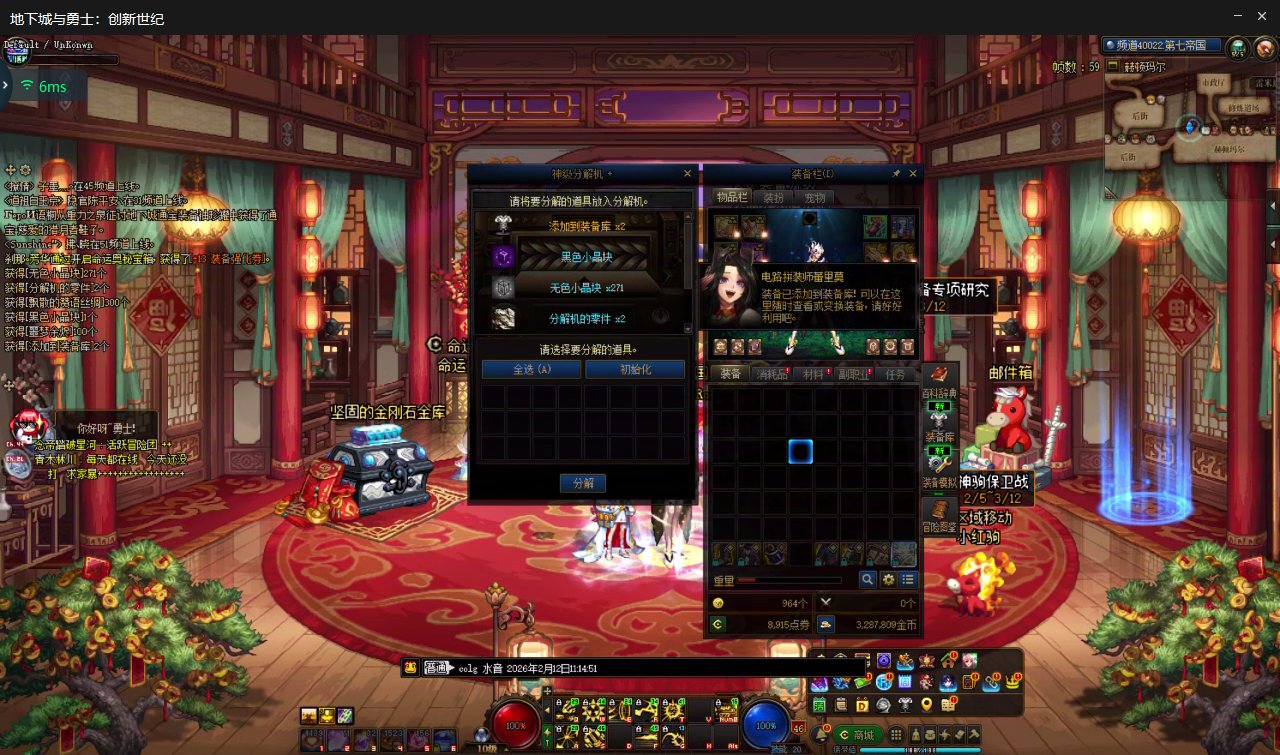Switch to the 消耗品 consumables tab
This screenshot has height=755, width=1280.
point(772,374)
